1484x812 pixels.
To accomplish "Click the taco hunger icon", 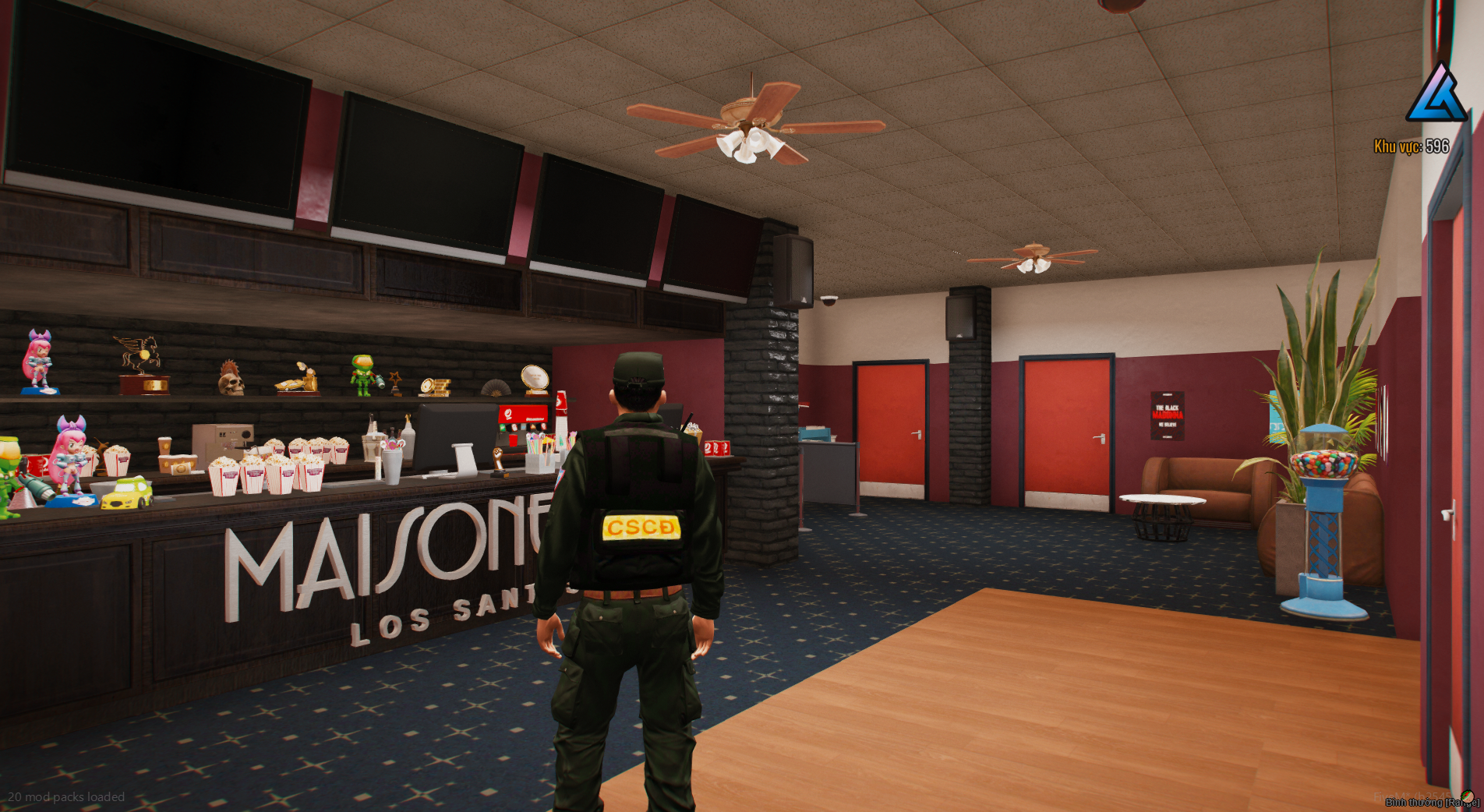I will (x=1468, y=796).
